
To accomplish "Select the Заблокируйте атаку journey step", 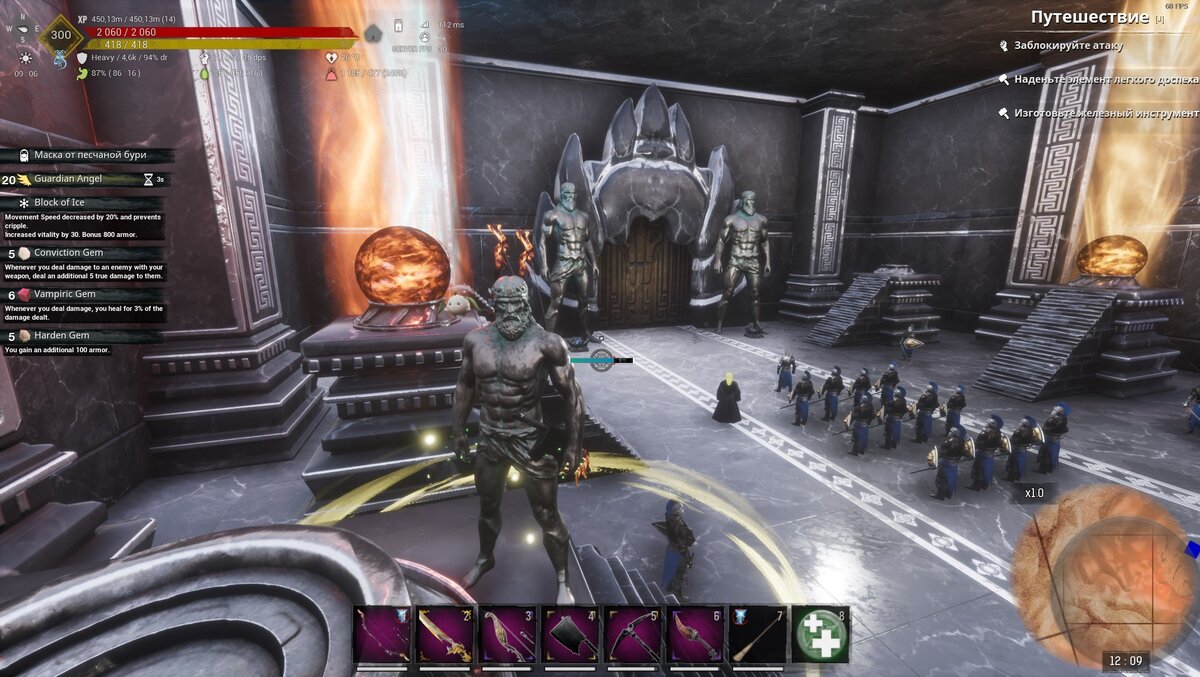I will pyautogui.click(x=1068, y=46).
